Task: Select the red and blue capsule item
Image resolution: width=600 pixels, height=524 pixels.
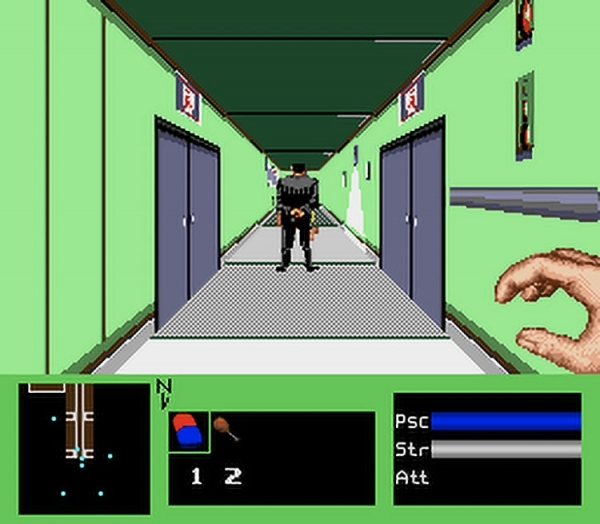Action: coord(189,429)
